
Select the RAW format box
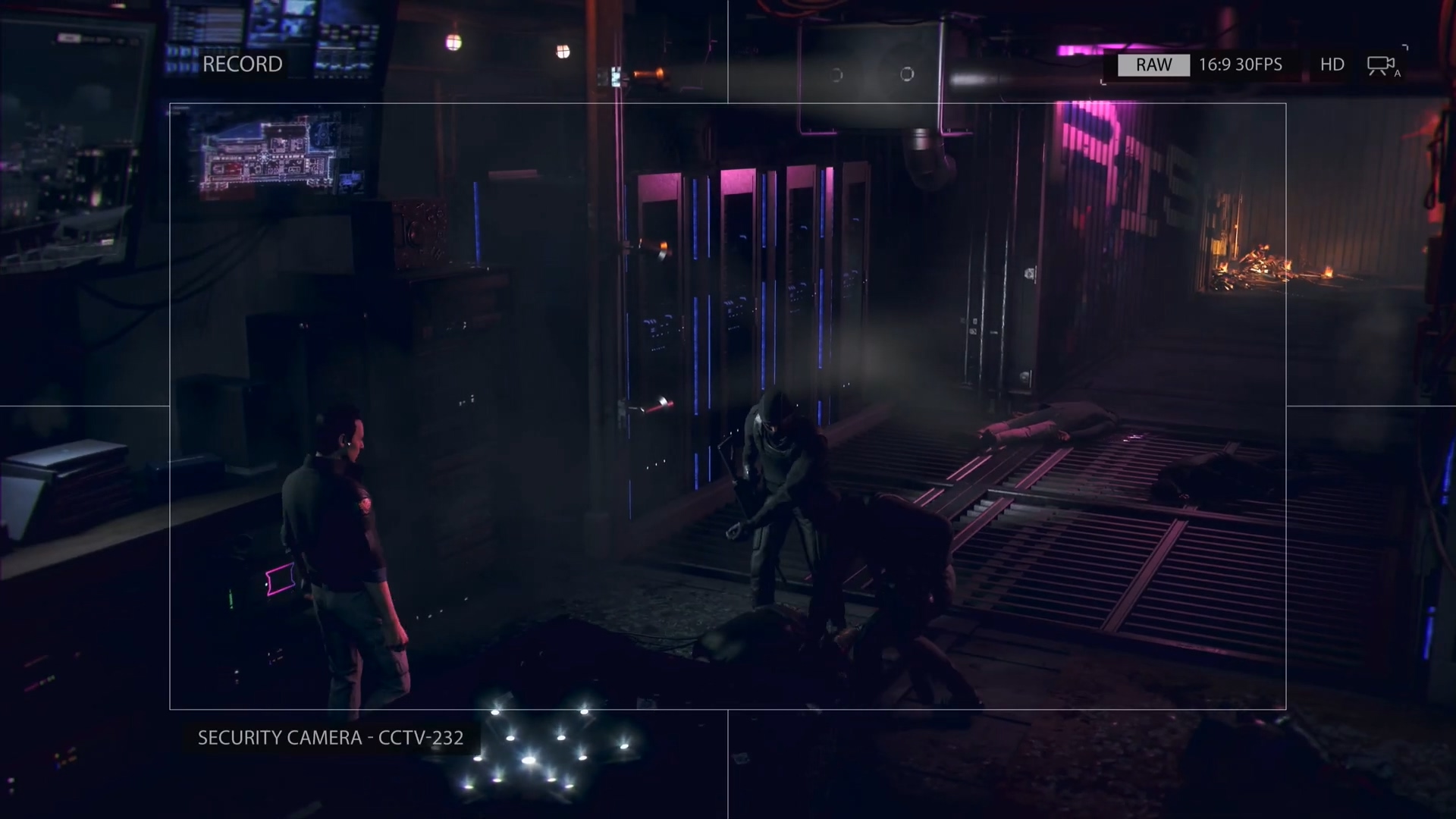(x=1153, y=65)
